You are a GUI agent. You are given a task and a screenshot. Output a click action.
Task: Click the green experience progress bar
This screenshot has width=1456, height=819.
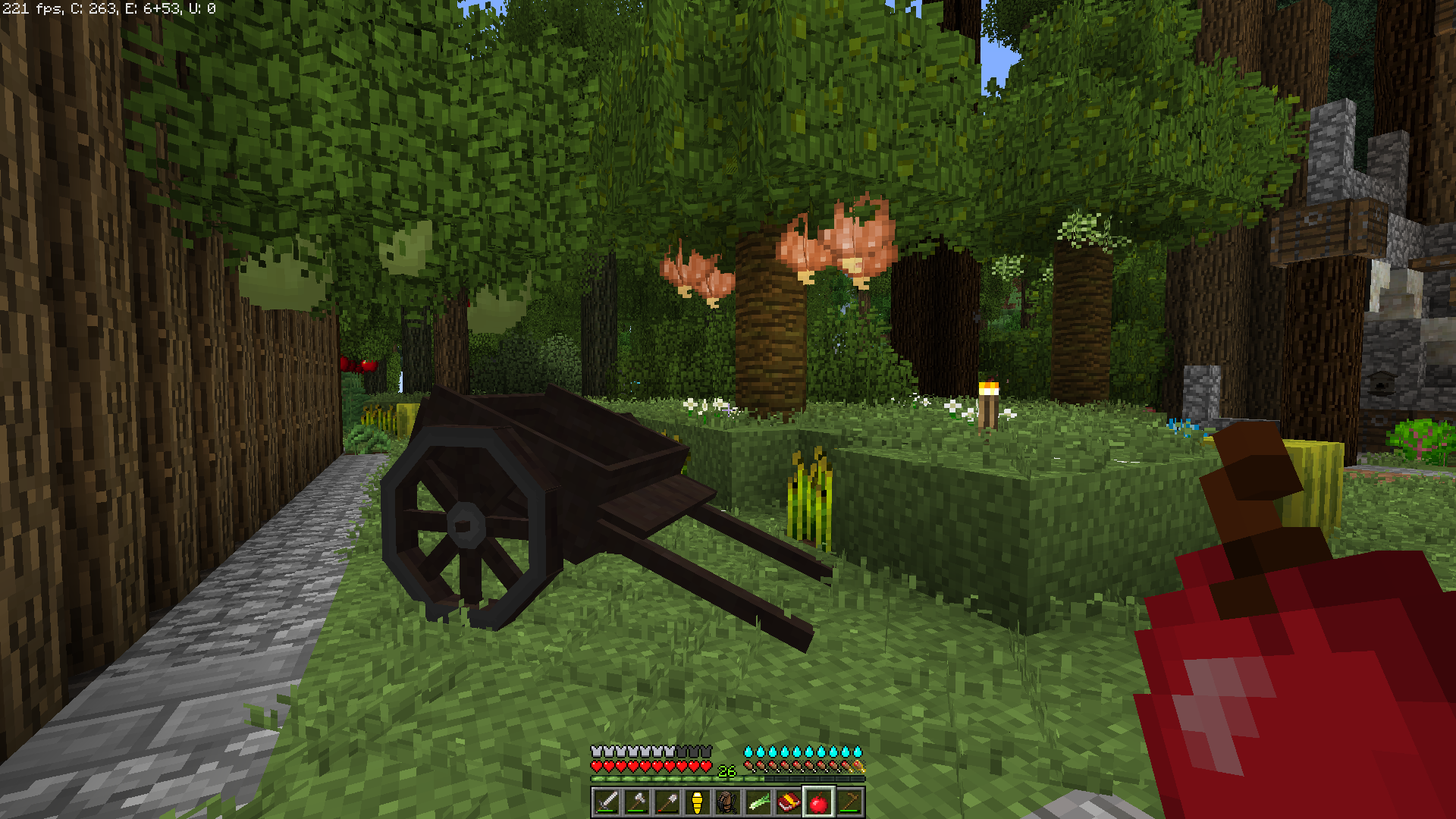coord(660,779)
